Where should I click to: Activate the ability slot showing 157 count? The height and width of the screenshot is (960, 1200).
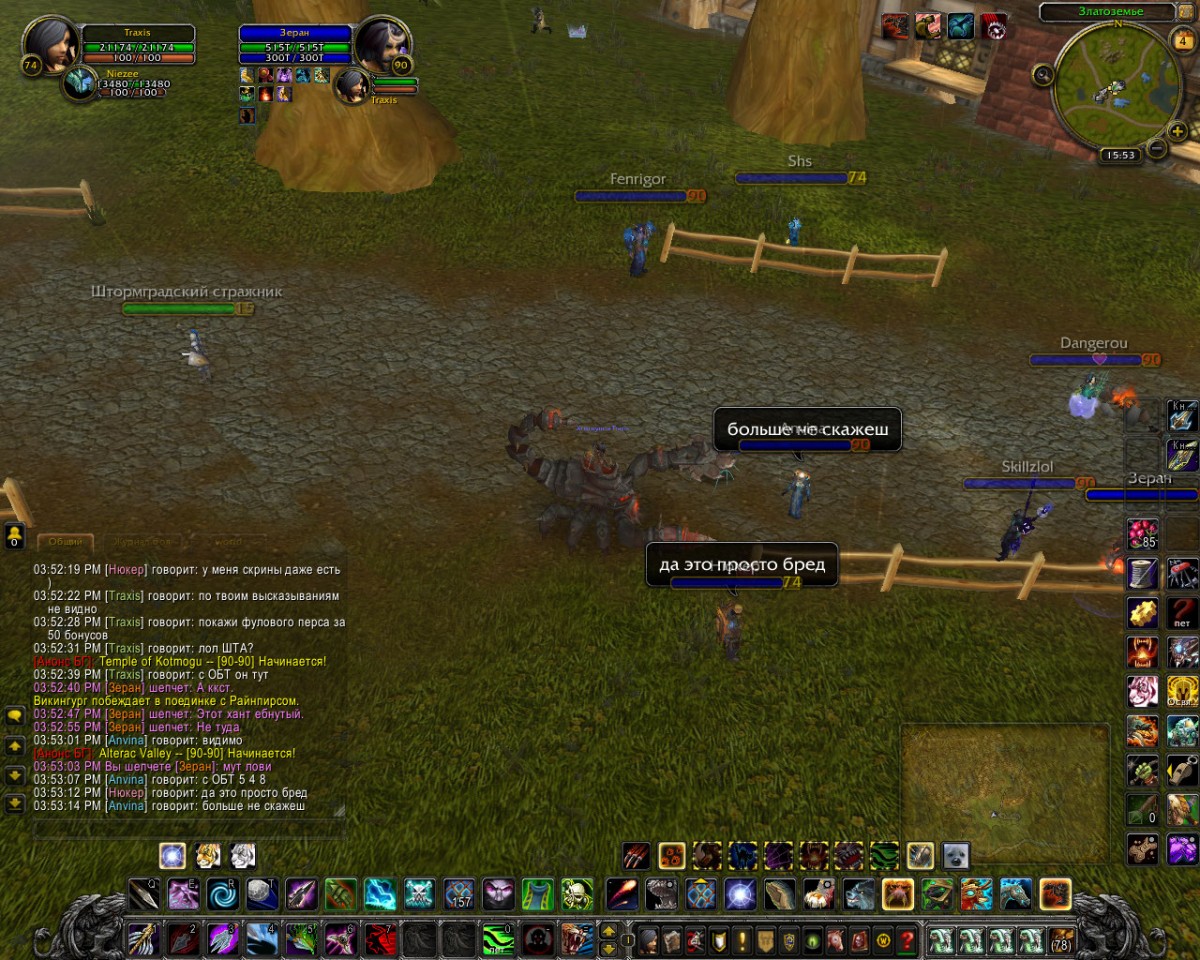(x=459, y=893)
